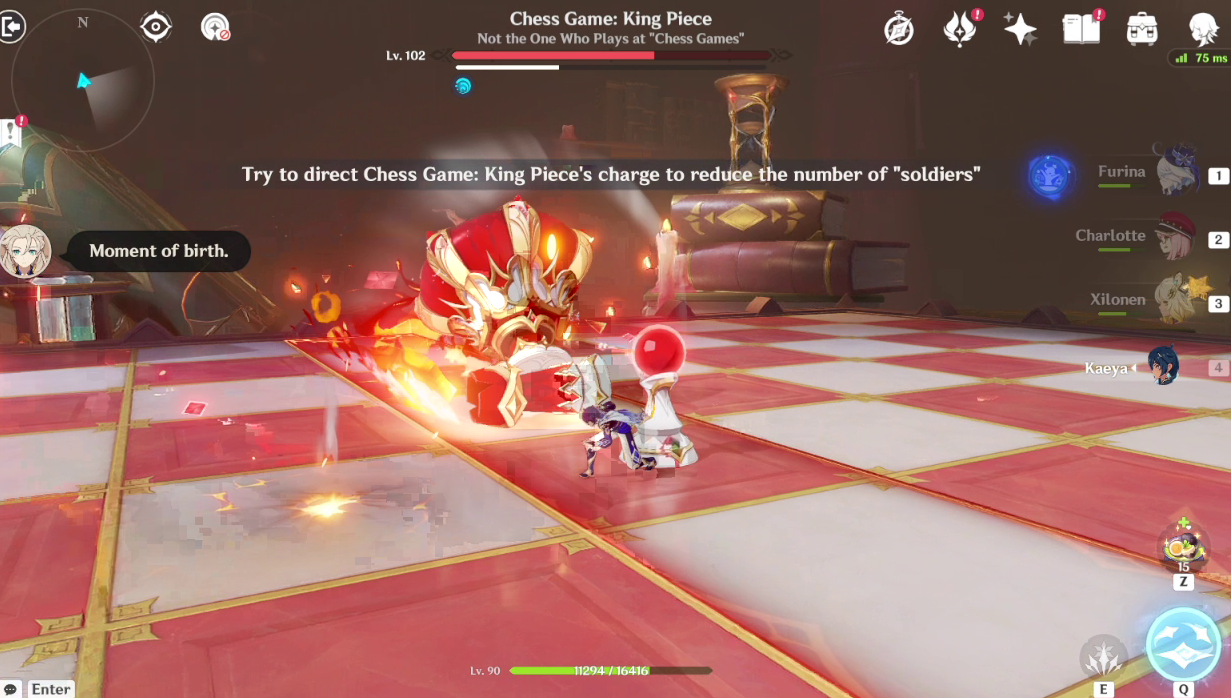
Task: Unleash the glowing elemental burst
Action: click(x=1183, y=644)
